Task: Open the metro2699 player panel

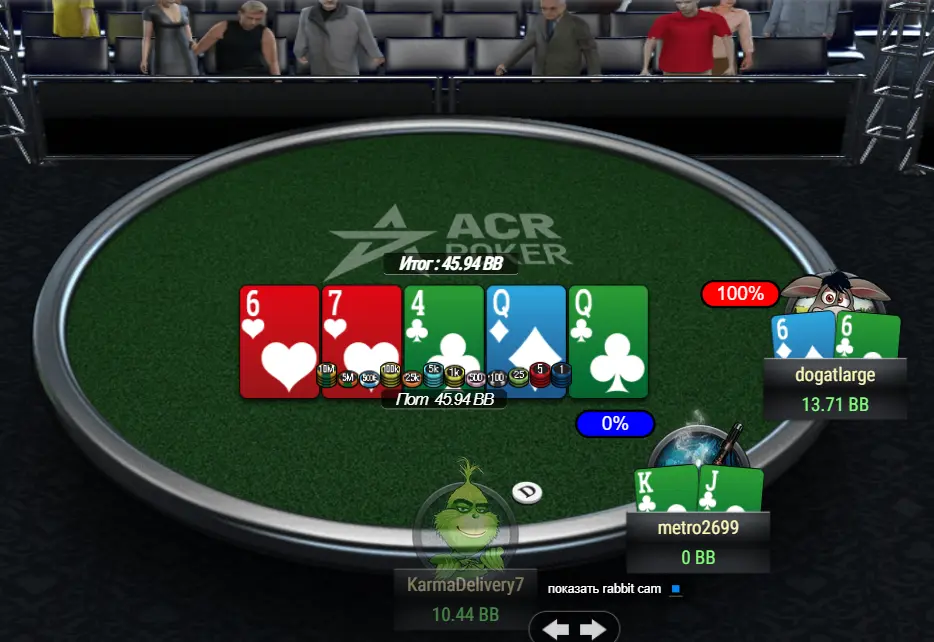Action: [697, 540]
